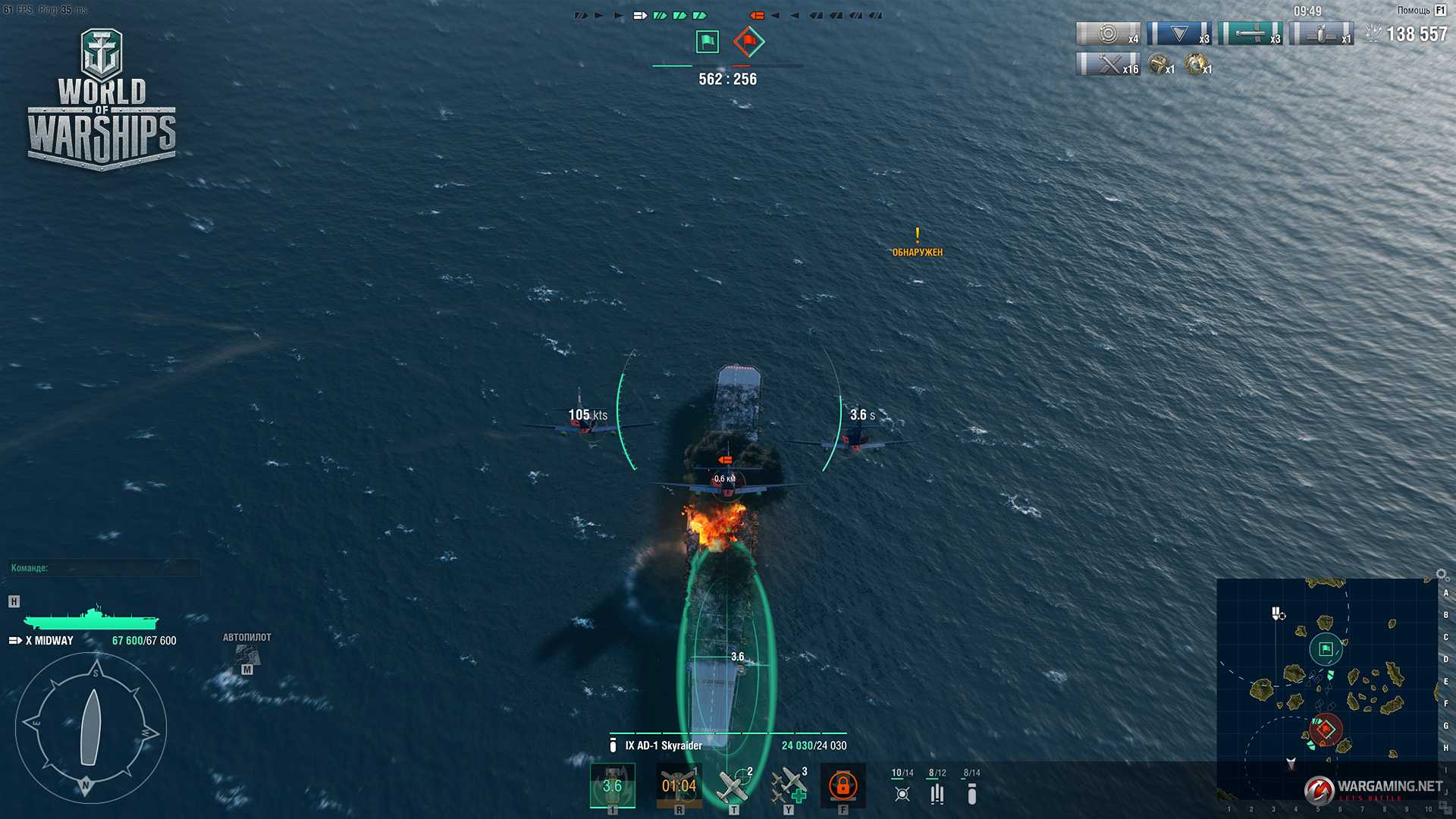Click the red enemy capture point indicator

tap(748, 41)
